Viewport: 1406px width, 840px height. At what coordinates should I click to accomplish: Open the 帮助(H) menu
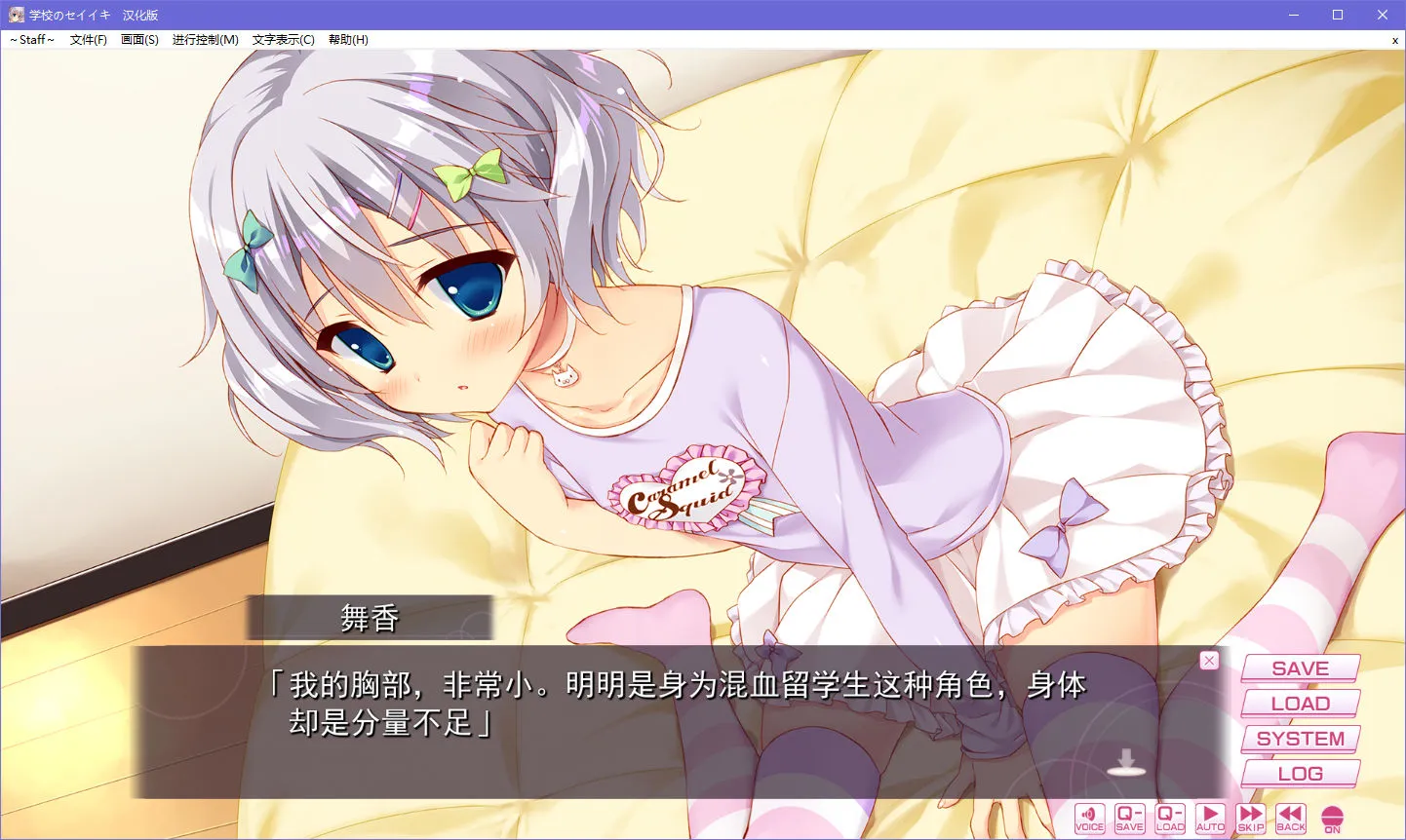348,40
